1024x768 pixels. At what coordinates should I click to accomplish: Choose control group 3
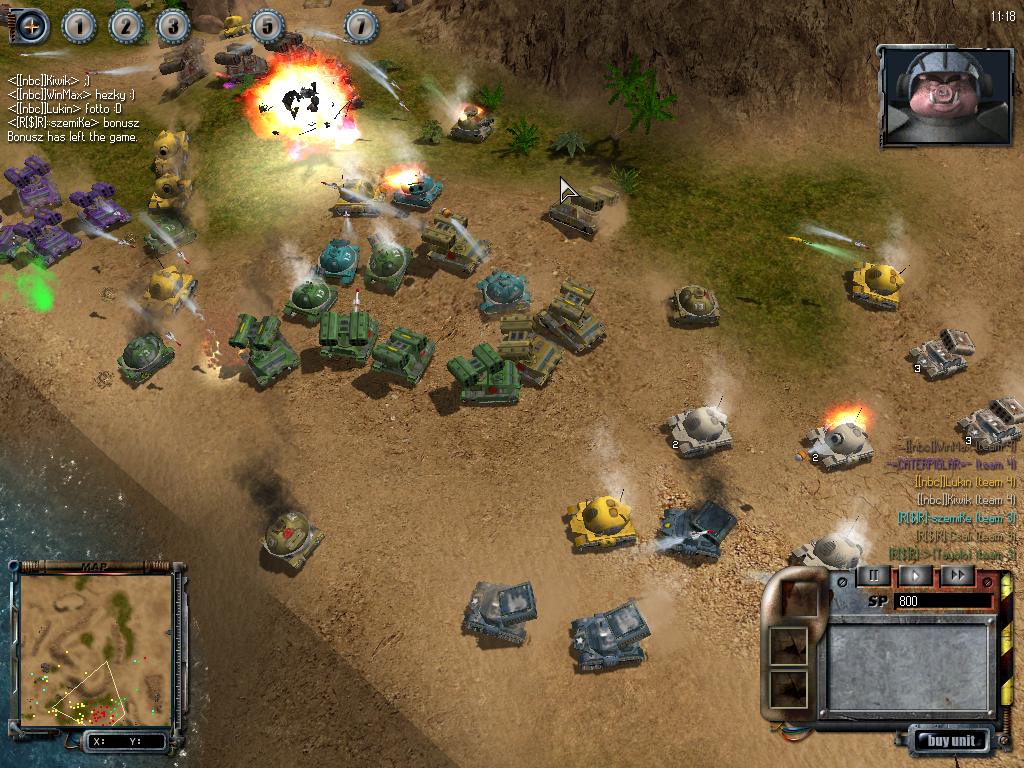click(x=173, y=26)
